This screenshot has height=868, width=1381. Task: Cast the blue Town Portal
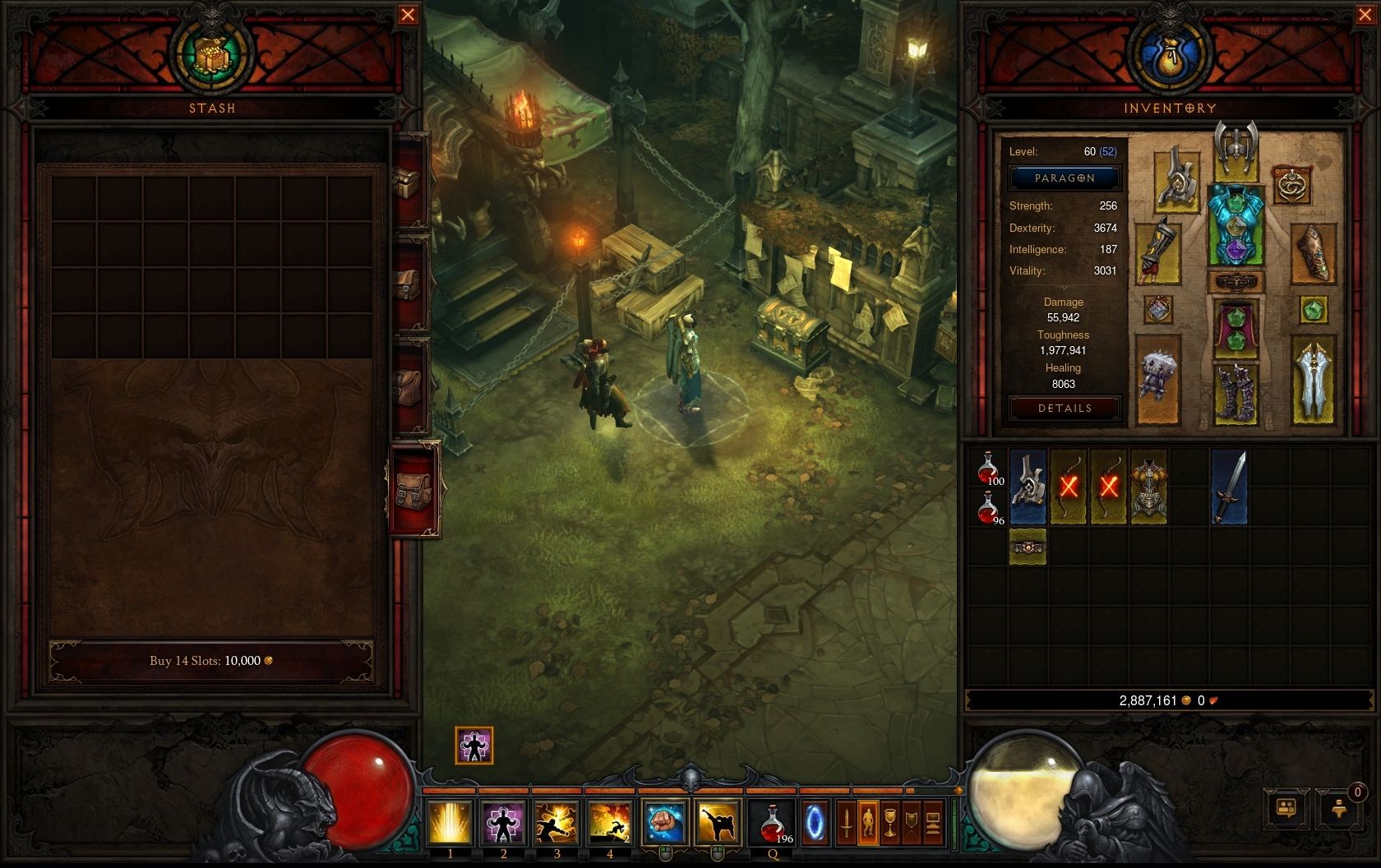(x=815, y=823)
